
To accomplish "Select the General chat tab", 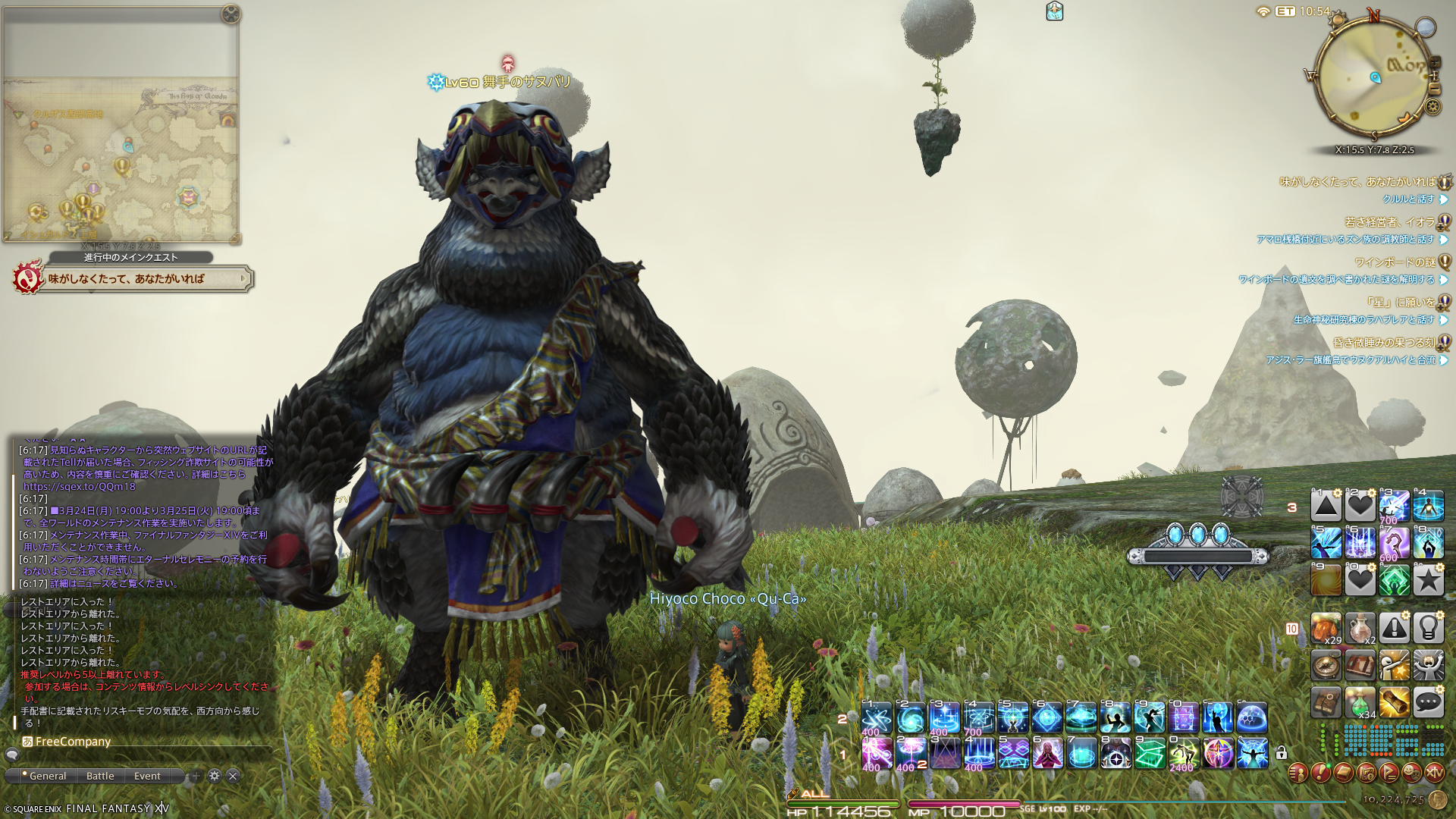I will click(x=47, y=776).
